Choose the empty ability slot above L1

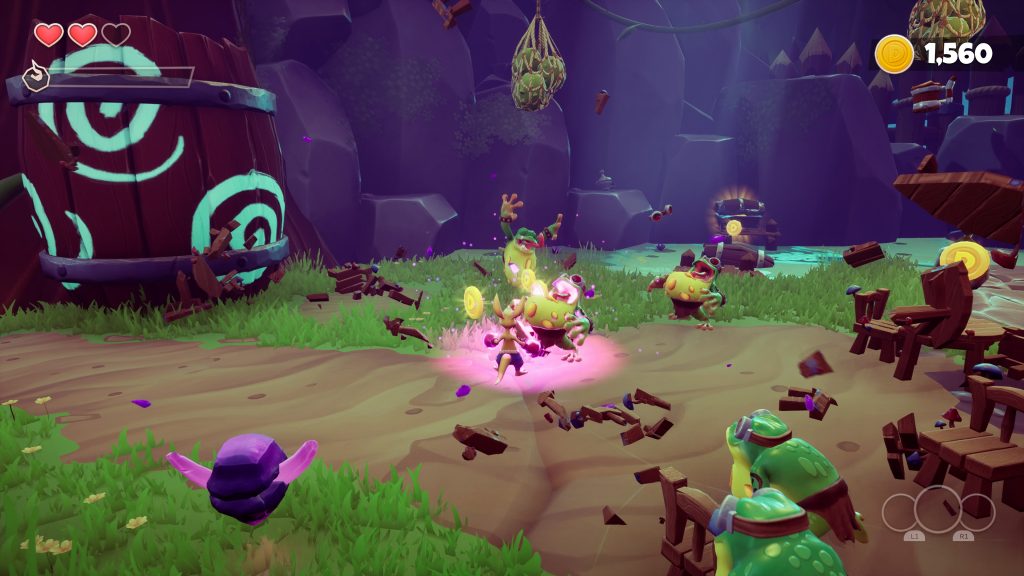900,513
